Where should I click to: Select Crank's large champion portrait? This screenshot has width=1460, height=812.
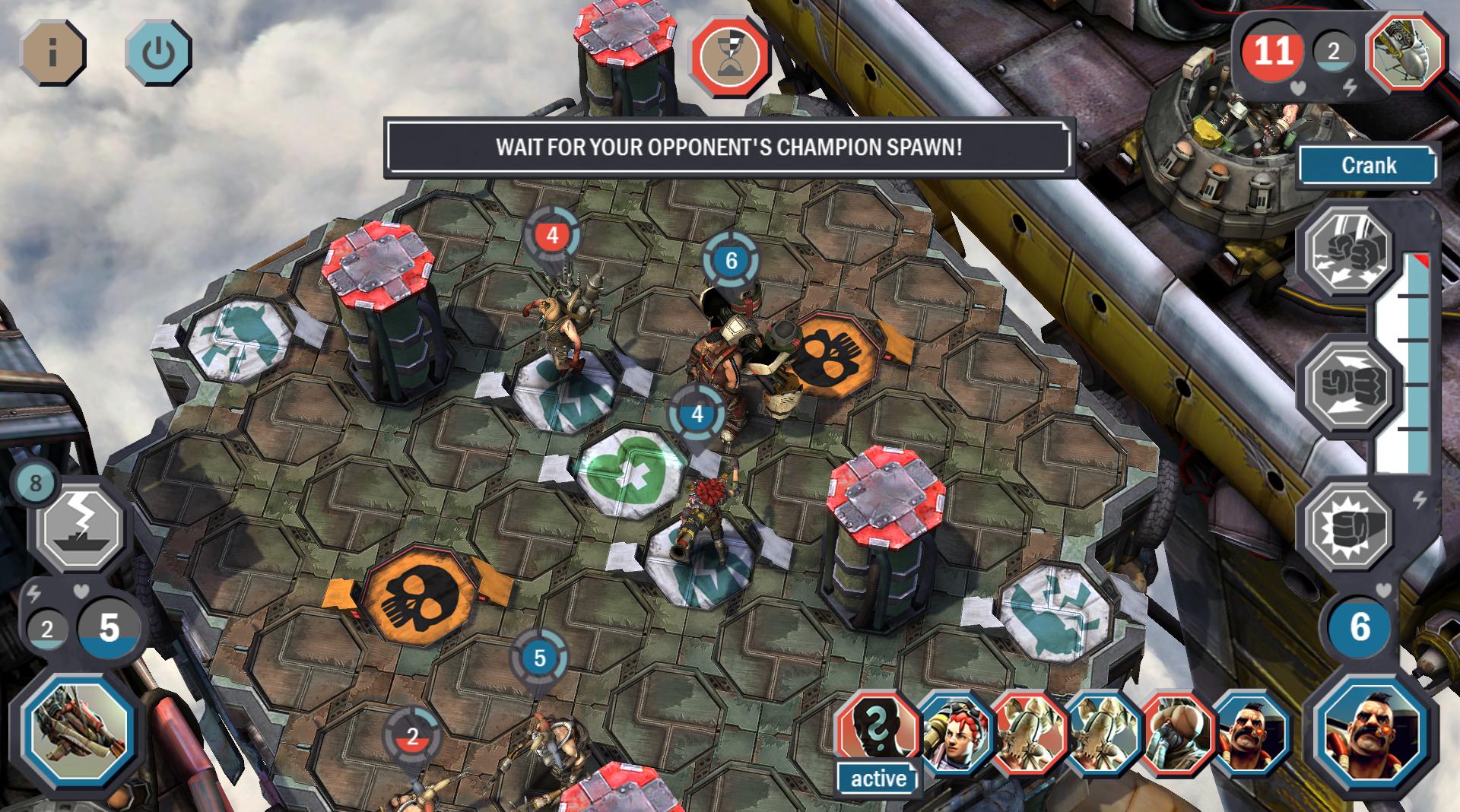coord(1371,733)
